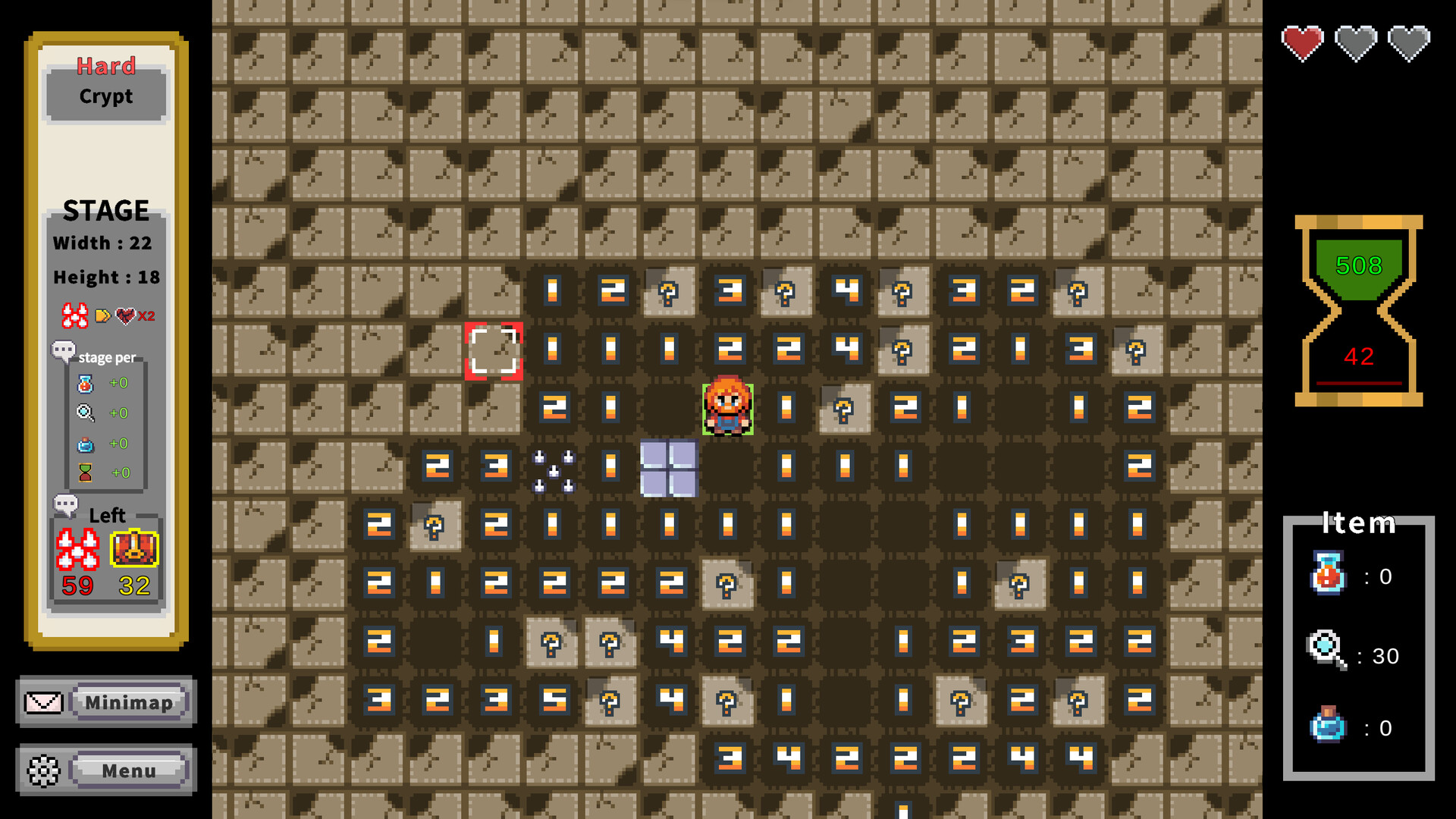Viewport: 1456px width, 819px height.
Task: Click the red heart in the health display
Action: (x=1302, y=42)
